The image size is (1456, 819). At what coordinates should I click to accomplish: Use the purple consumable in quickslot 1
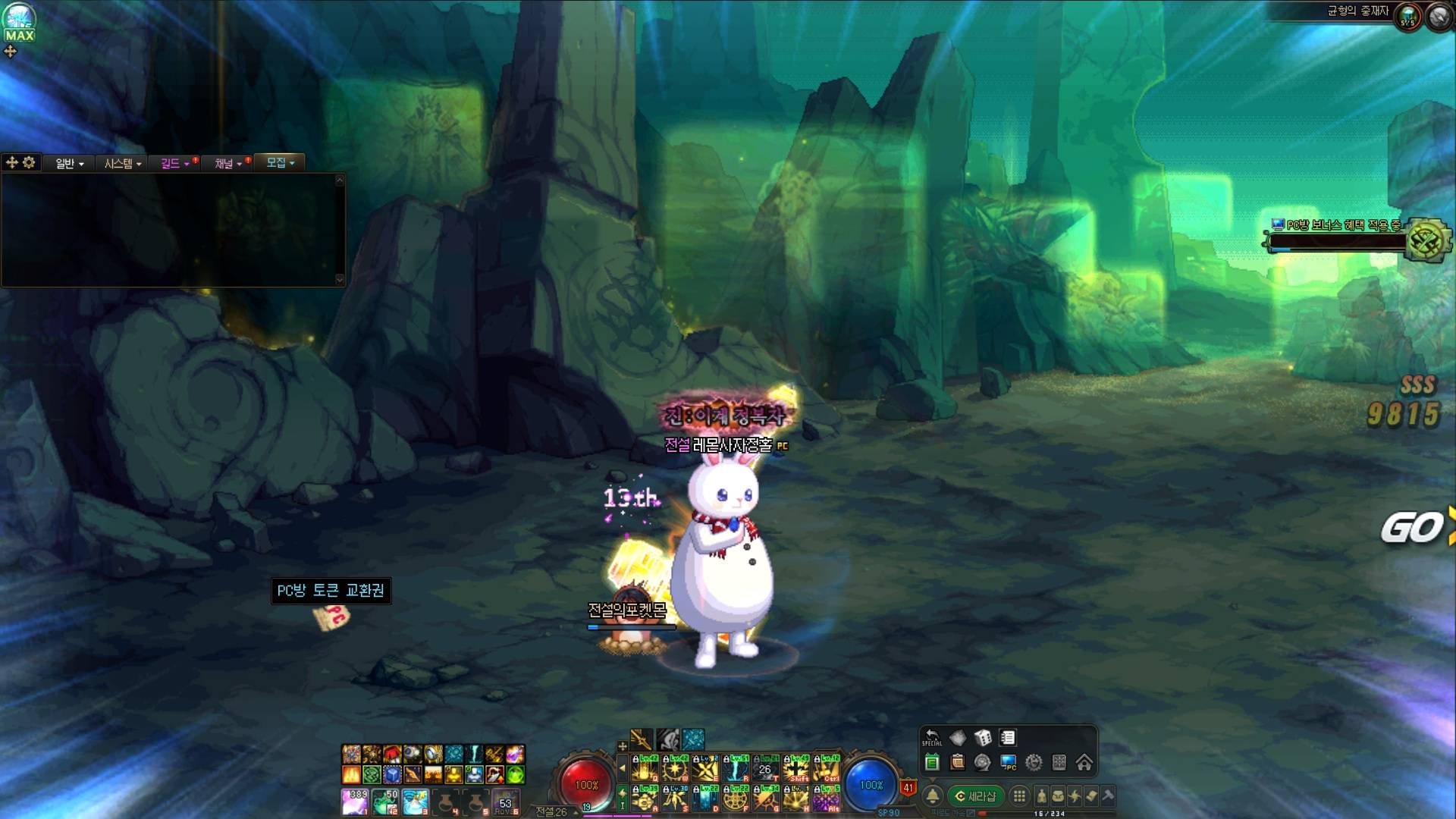(x=354, y=801)
